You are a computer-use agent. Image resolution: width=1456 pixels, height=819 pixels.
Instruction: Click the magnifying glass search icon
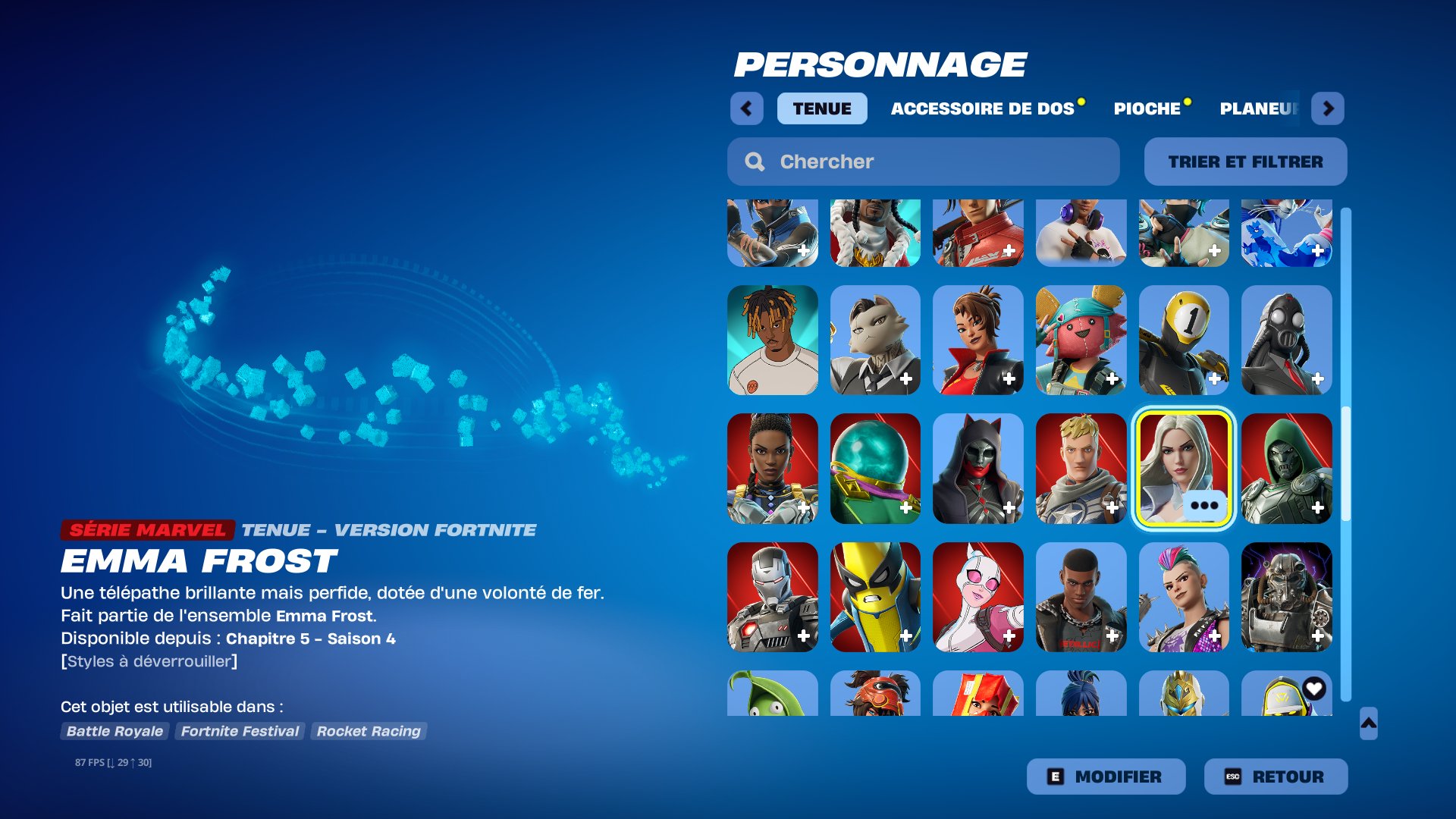[755, 161]
